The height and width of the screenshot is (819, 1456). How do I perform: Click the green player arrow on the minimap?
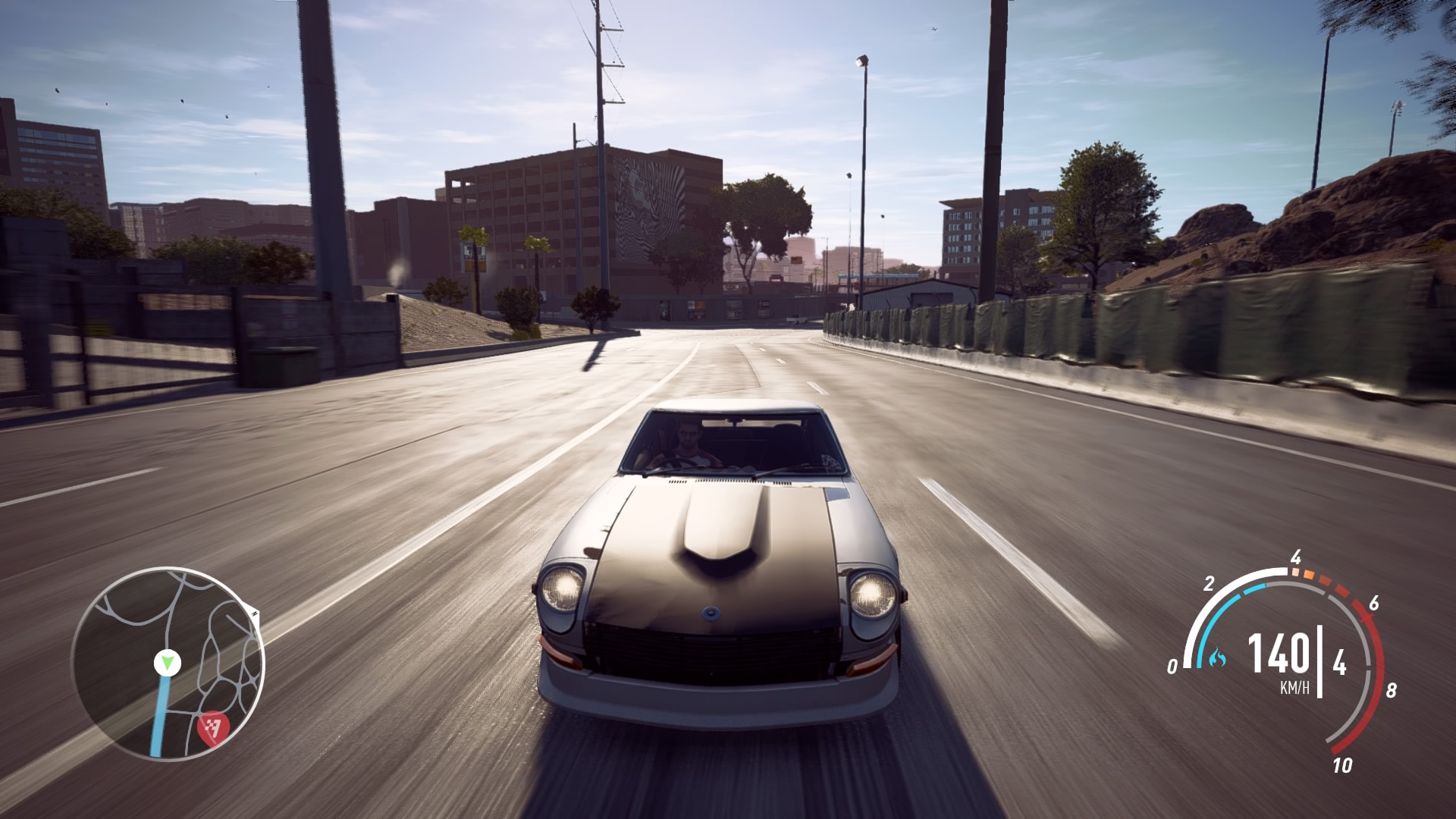click(x=167, y=663)
